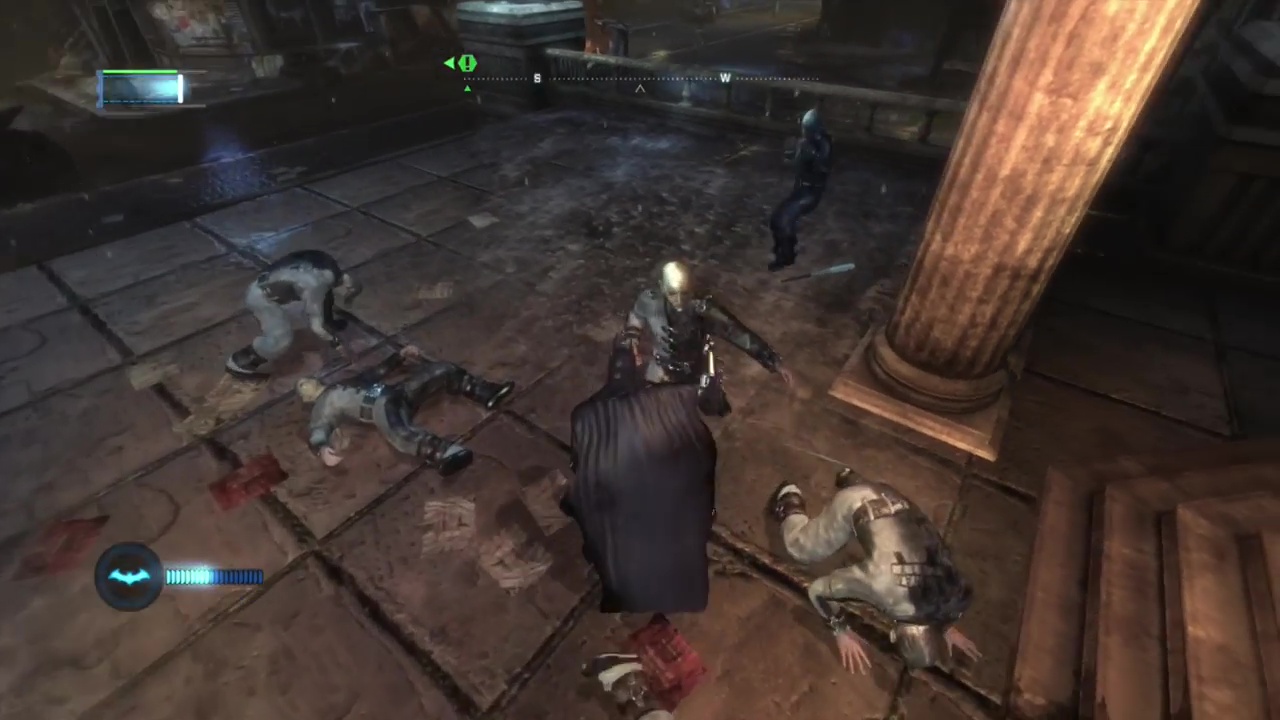1280x720 pixels.
Task: Click the green triangle marker below the compass
Action: [x=467, y=88]
